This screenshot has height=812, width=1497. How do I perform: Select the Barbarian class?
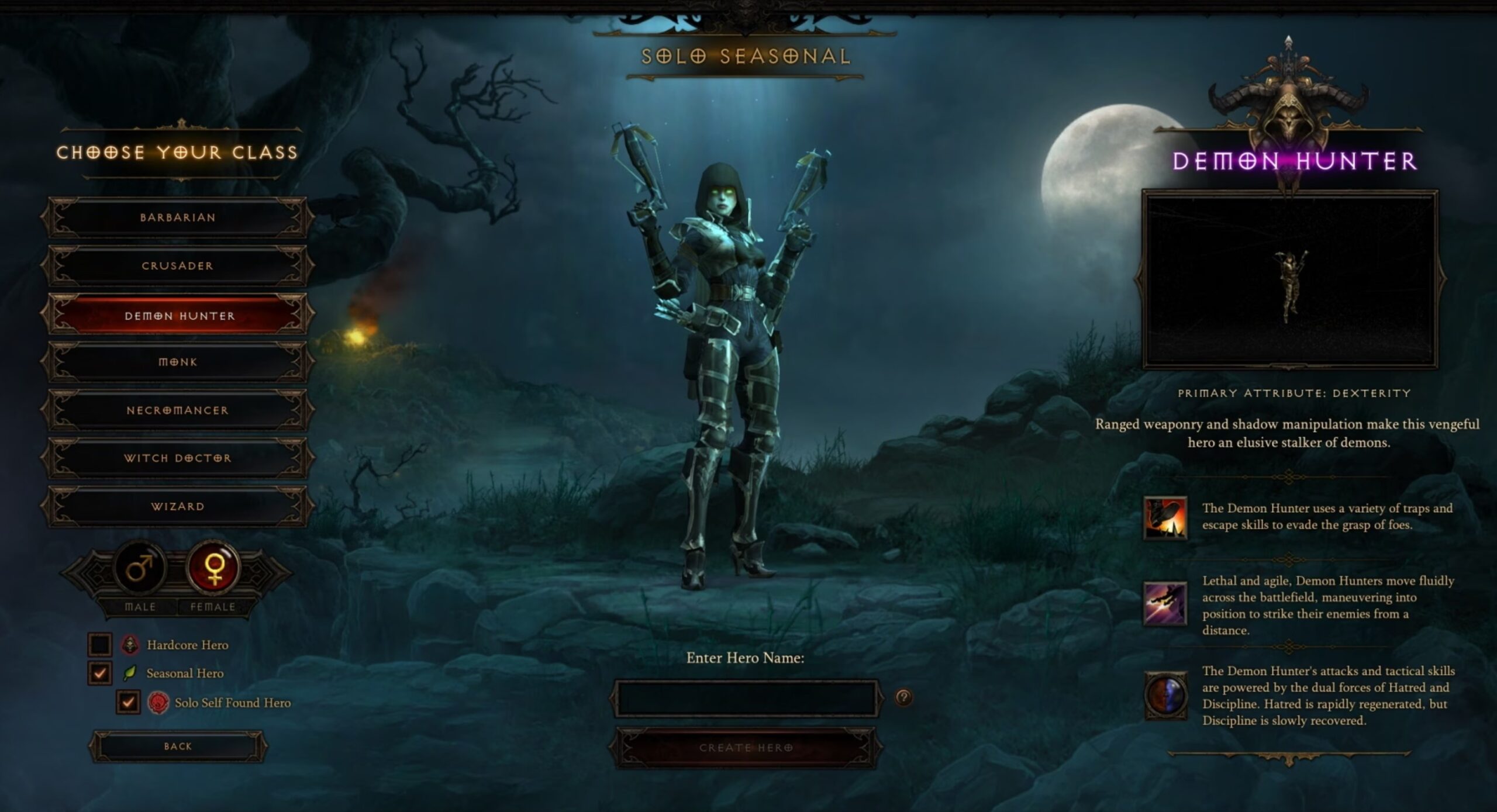coord(177,217)
